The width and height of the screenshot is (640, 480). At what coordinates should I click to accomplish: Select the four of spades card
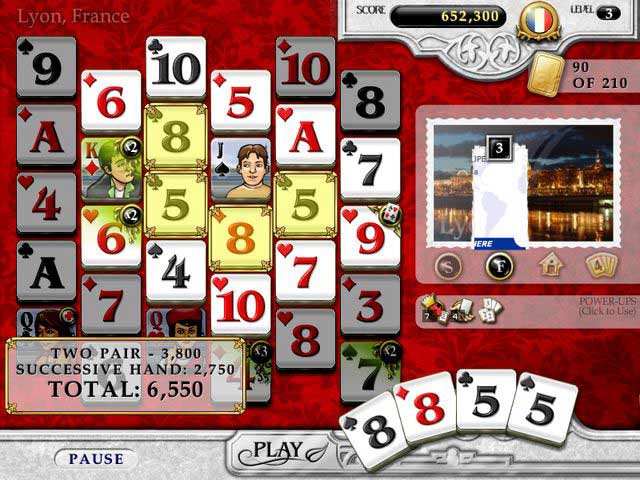[176, 270]
